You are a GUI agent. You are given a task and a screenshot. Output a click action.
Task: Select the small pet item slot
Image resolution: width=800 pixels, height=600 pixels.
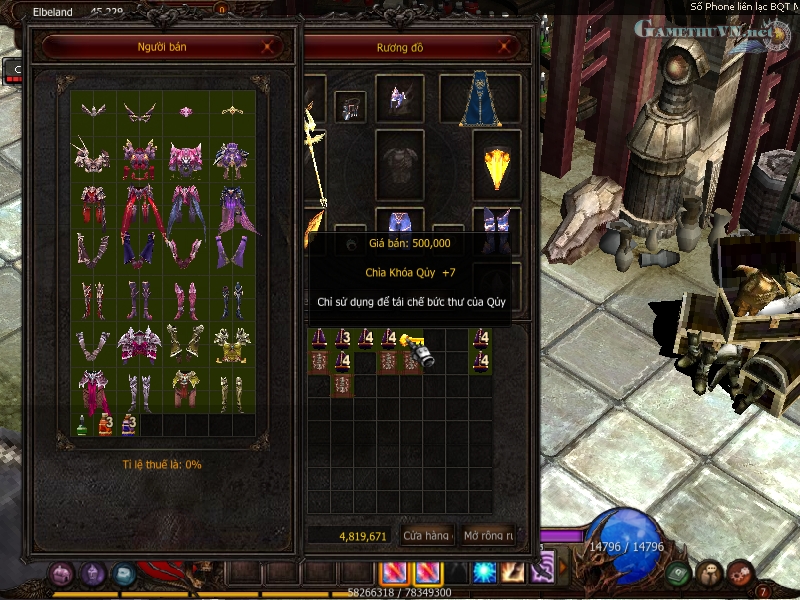point(350,106)
